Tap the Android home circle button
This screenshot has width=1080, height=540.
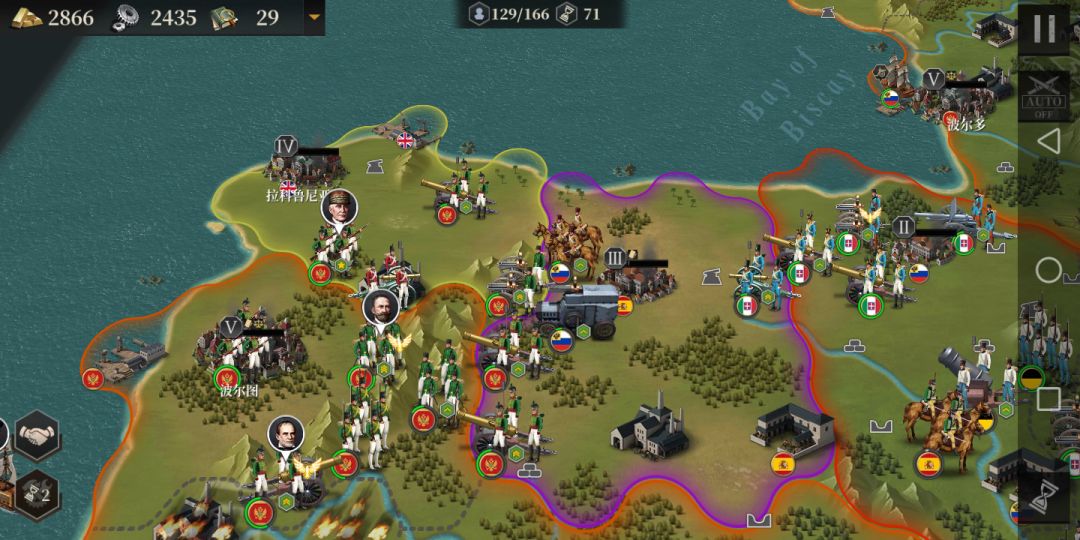(1048, 270)
